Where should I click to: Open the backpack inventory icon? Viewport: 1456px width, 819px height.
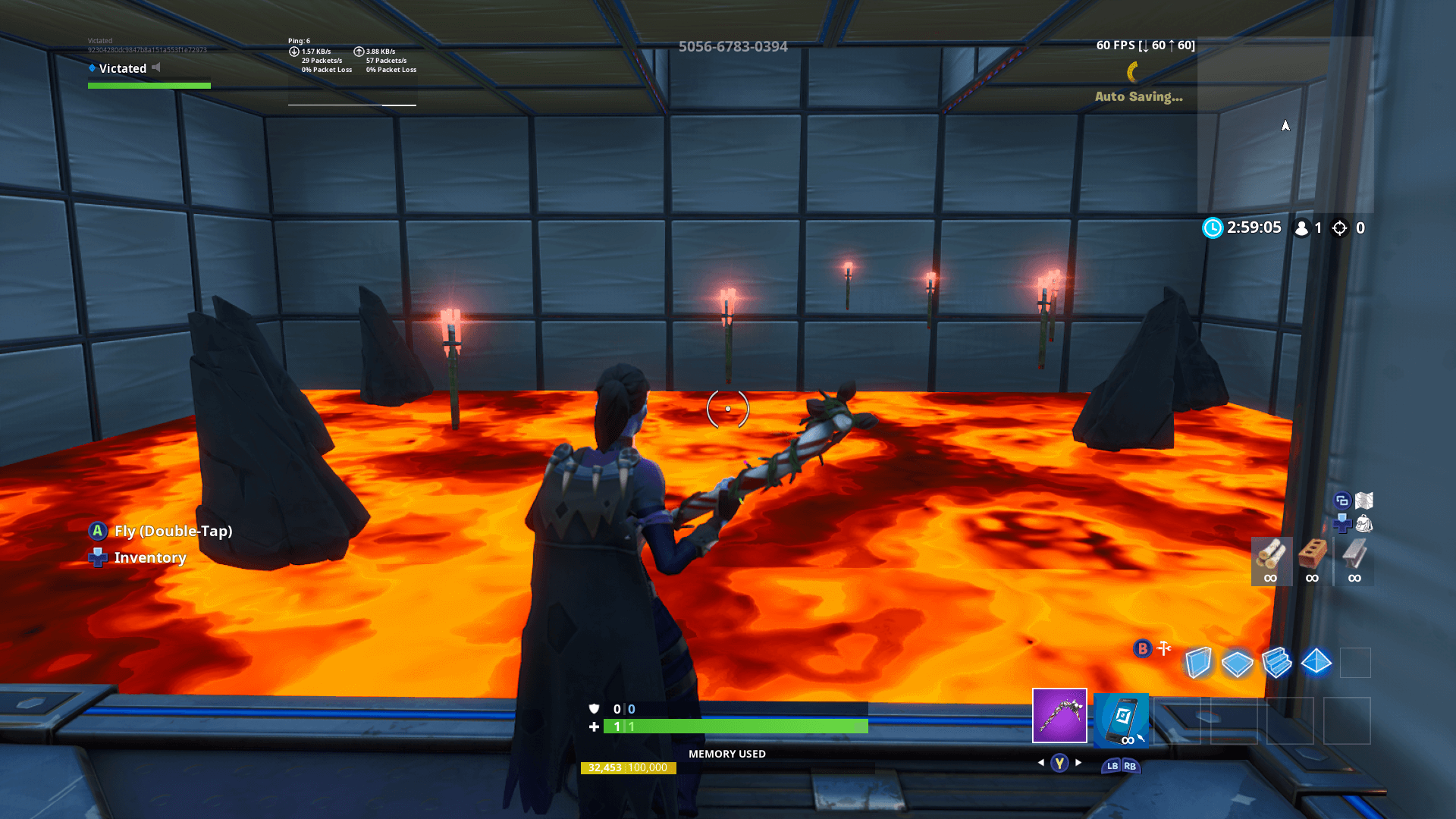pos(1365,525)
